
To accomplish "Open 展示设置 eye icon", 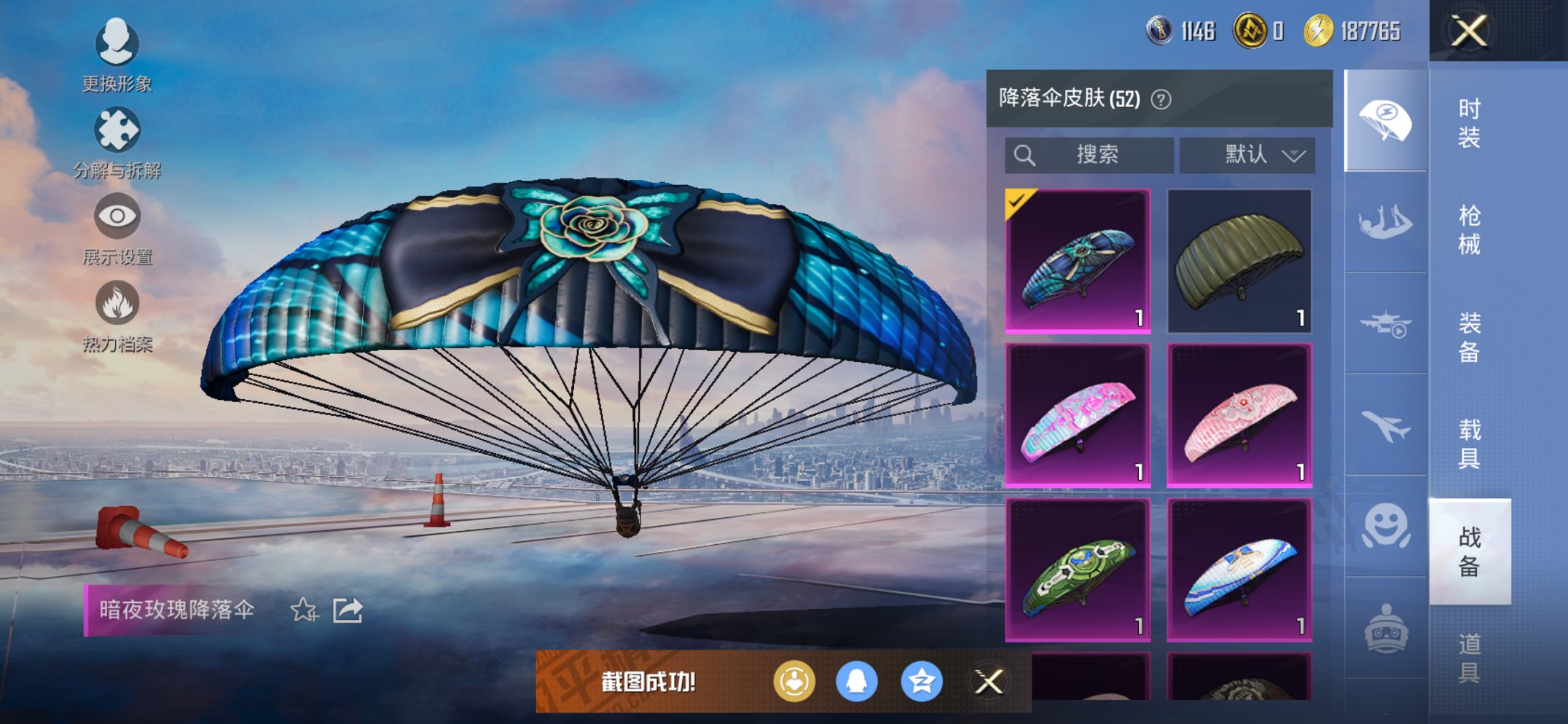I will [117, 216].
